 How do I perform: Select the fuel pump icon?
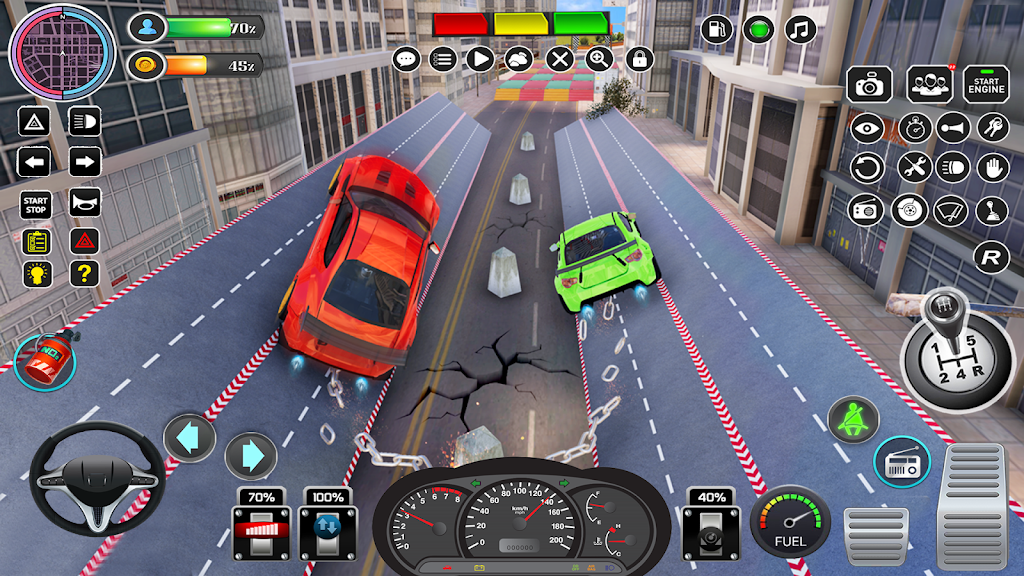pos(716,29)
